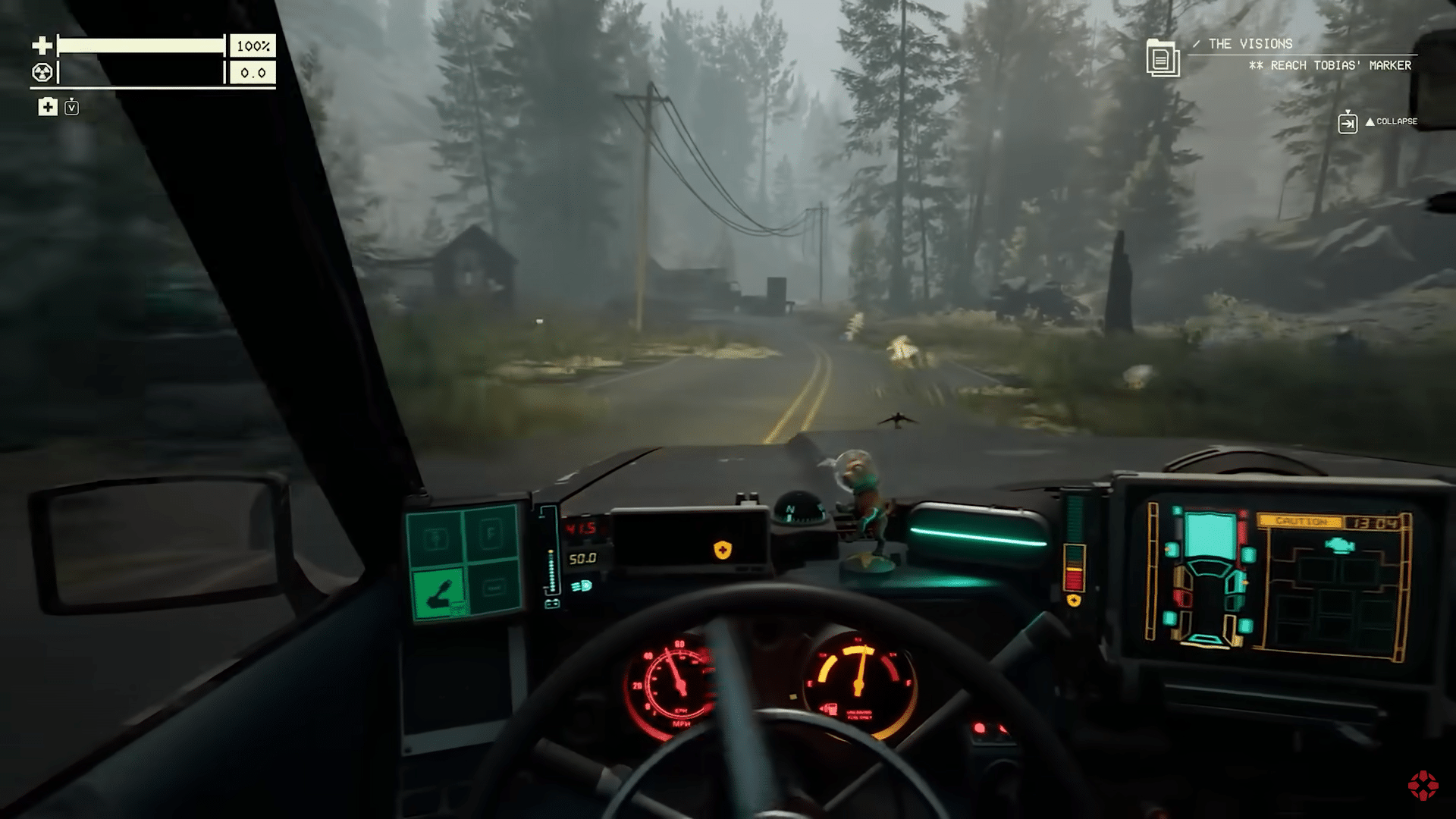
Task: Use the medkit quick-heal icon
Action: click(48, 107)
